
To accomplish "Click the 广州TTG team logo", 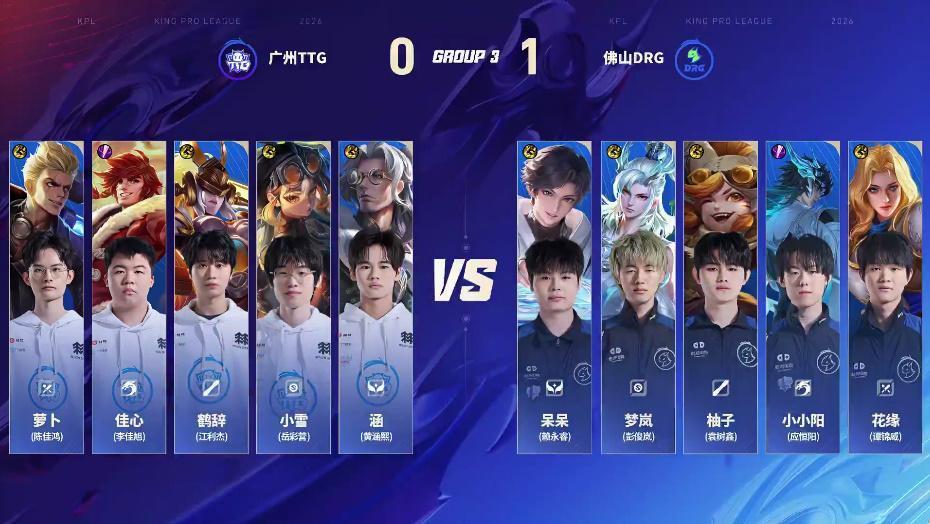I will (238, 58).
